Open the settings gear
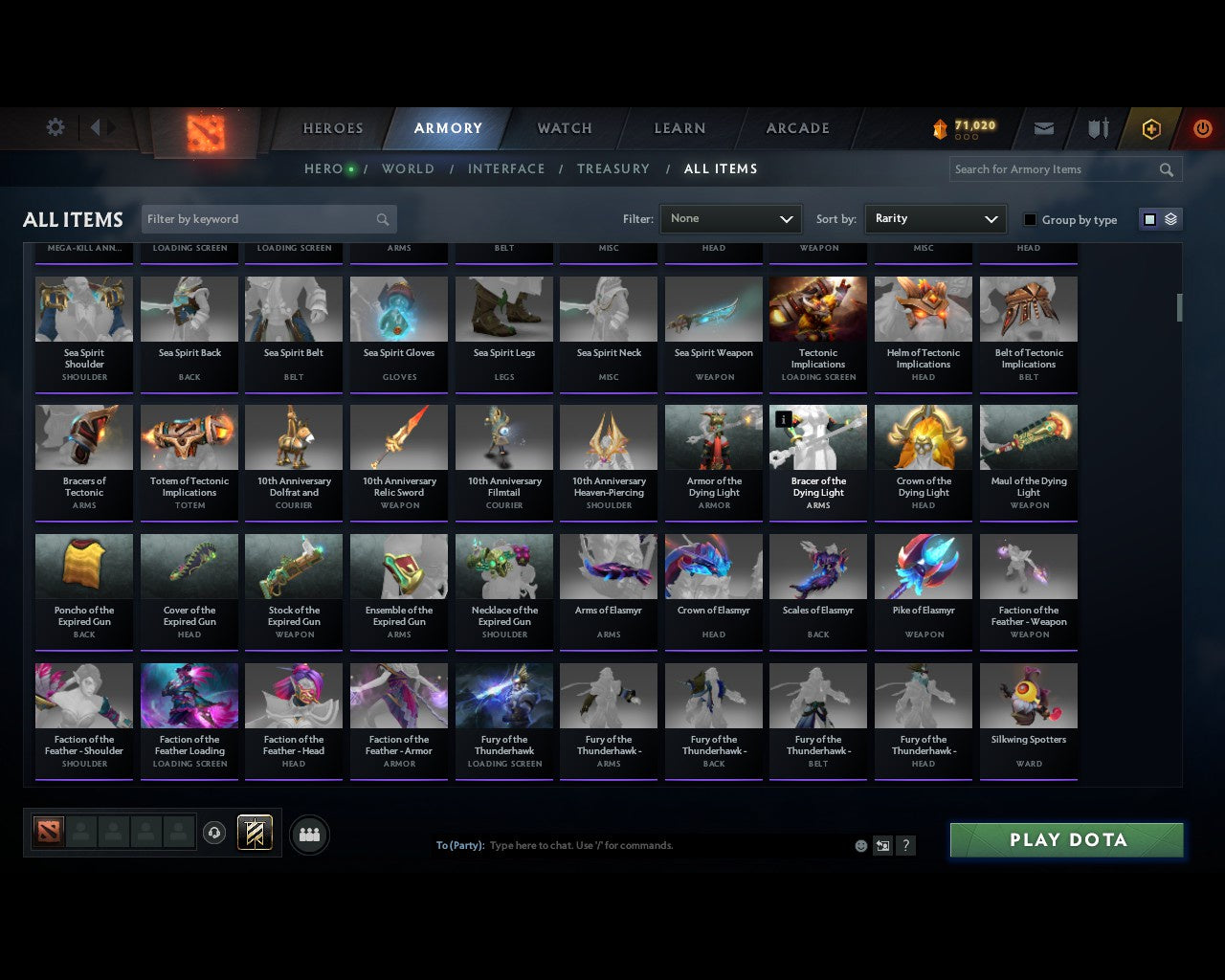 click(55, 126)
